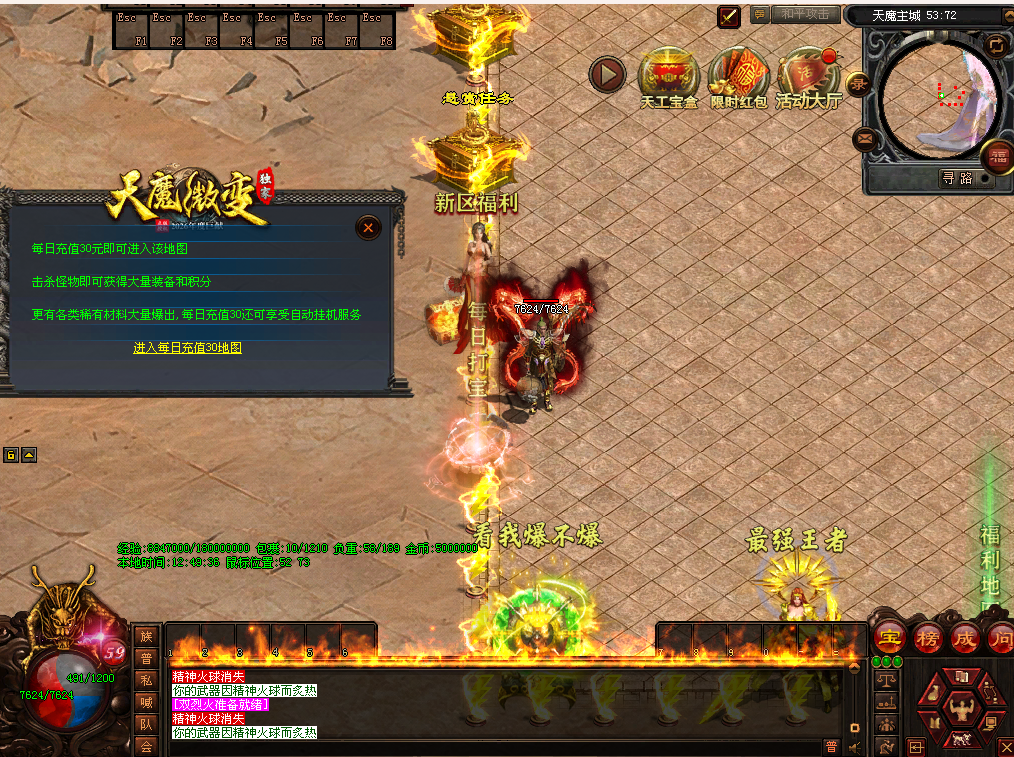Screen dimensions: 1014x757
Task: Toggle the 和平攻击 attack mode button
Action: tap(805, 15)
